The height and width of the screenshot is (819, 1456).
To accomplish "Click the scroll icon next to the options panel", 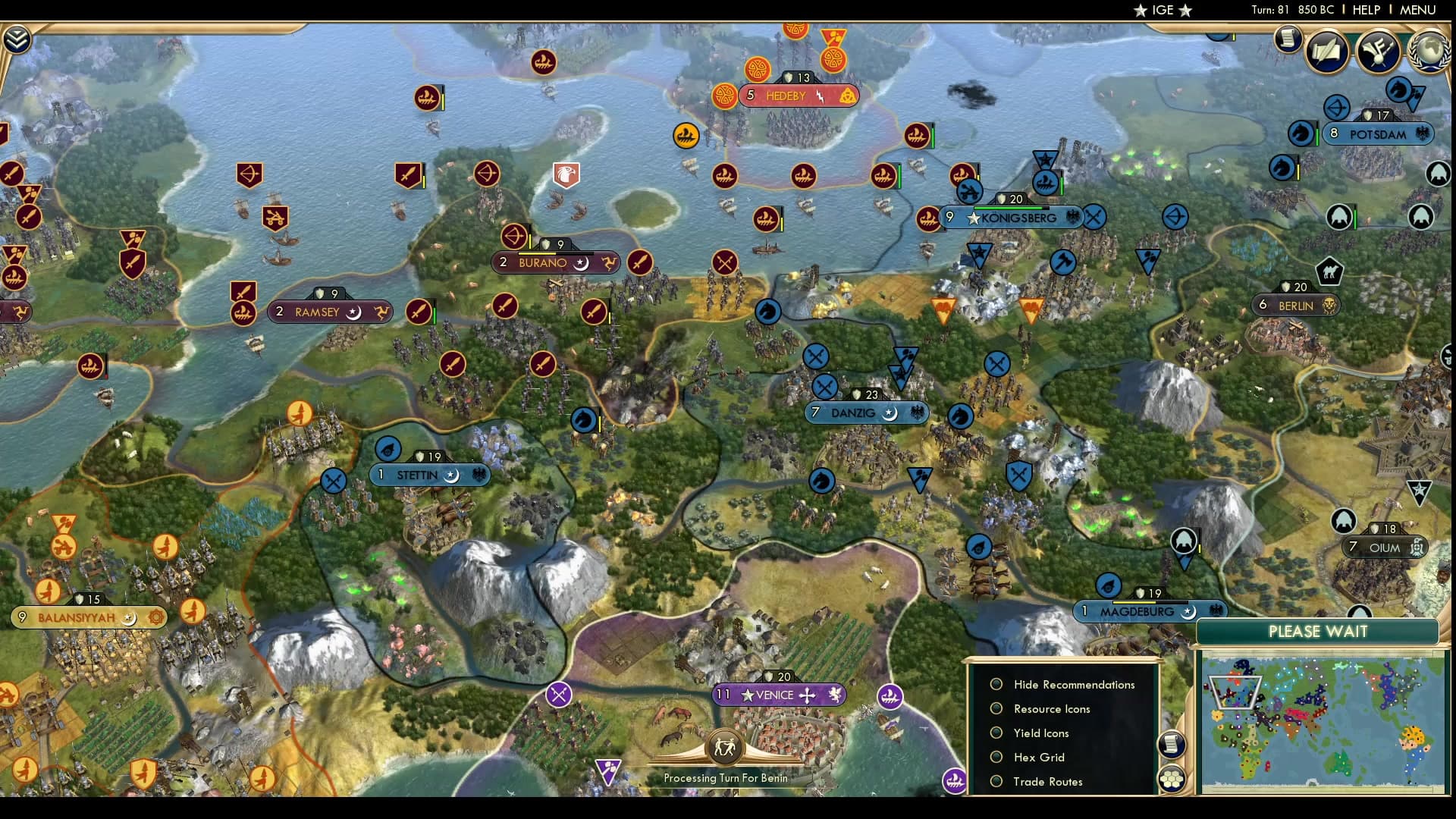I will (x=1172, y=743).
